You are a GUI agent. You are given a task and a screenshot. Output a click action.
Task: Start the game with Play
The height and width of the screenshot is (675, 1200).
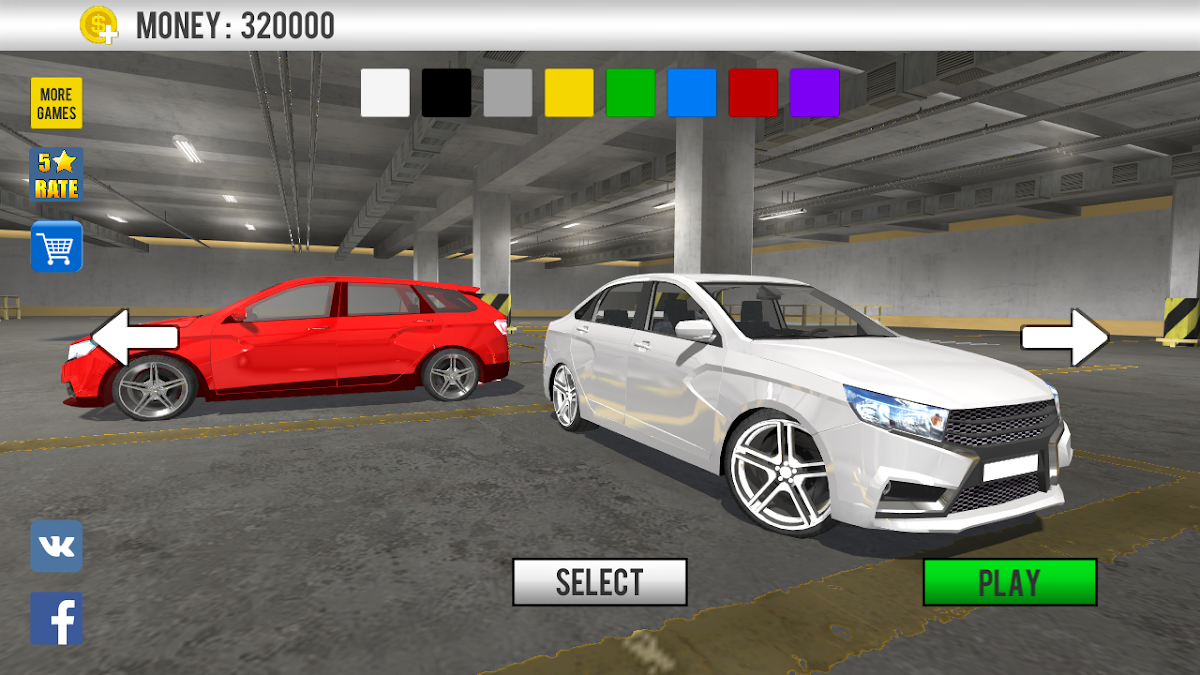(1010, 582)
